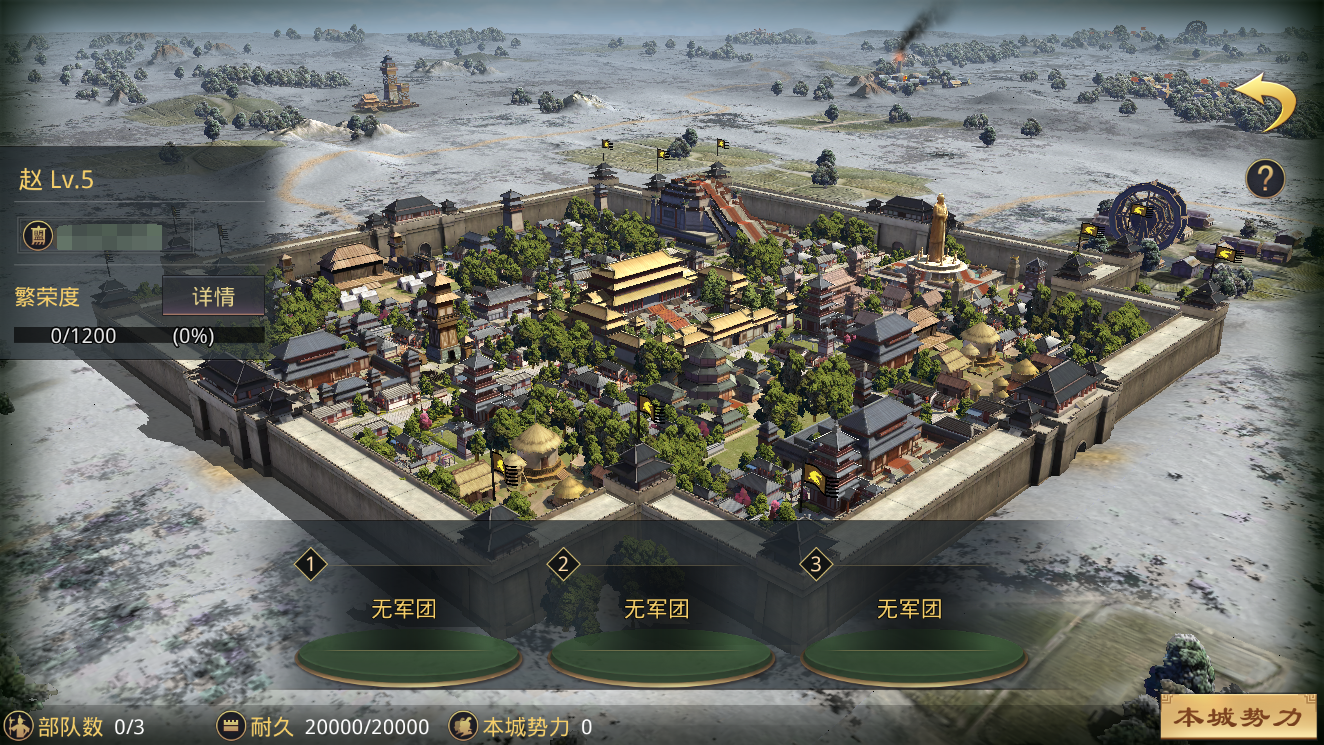Viewport: 1324px width, 745px height.
Task: Open the 本城势力 city forces panel
Action: click(x=1238, y=717)
